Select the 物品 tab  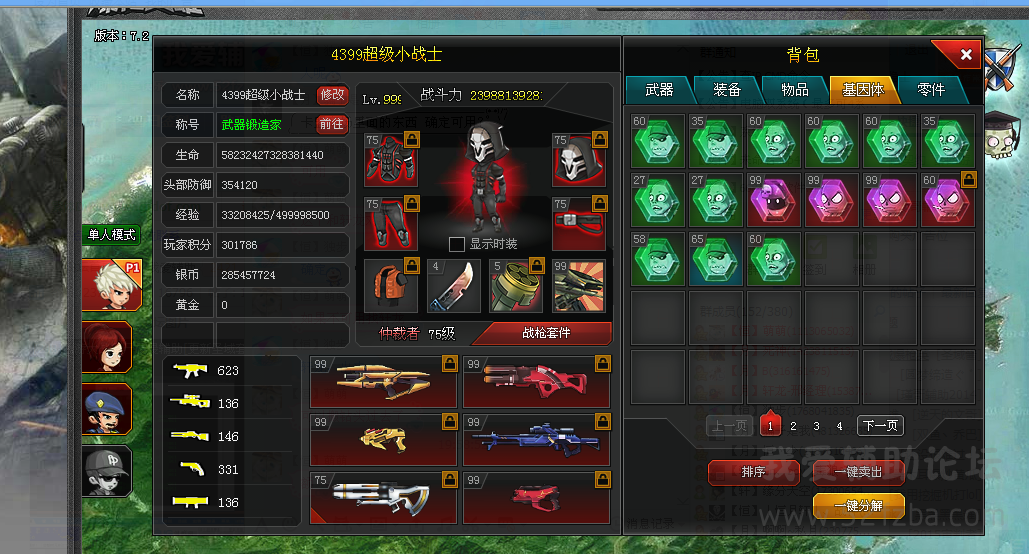[x=795, y=90]
